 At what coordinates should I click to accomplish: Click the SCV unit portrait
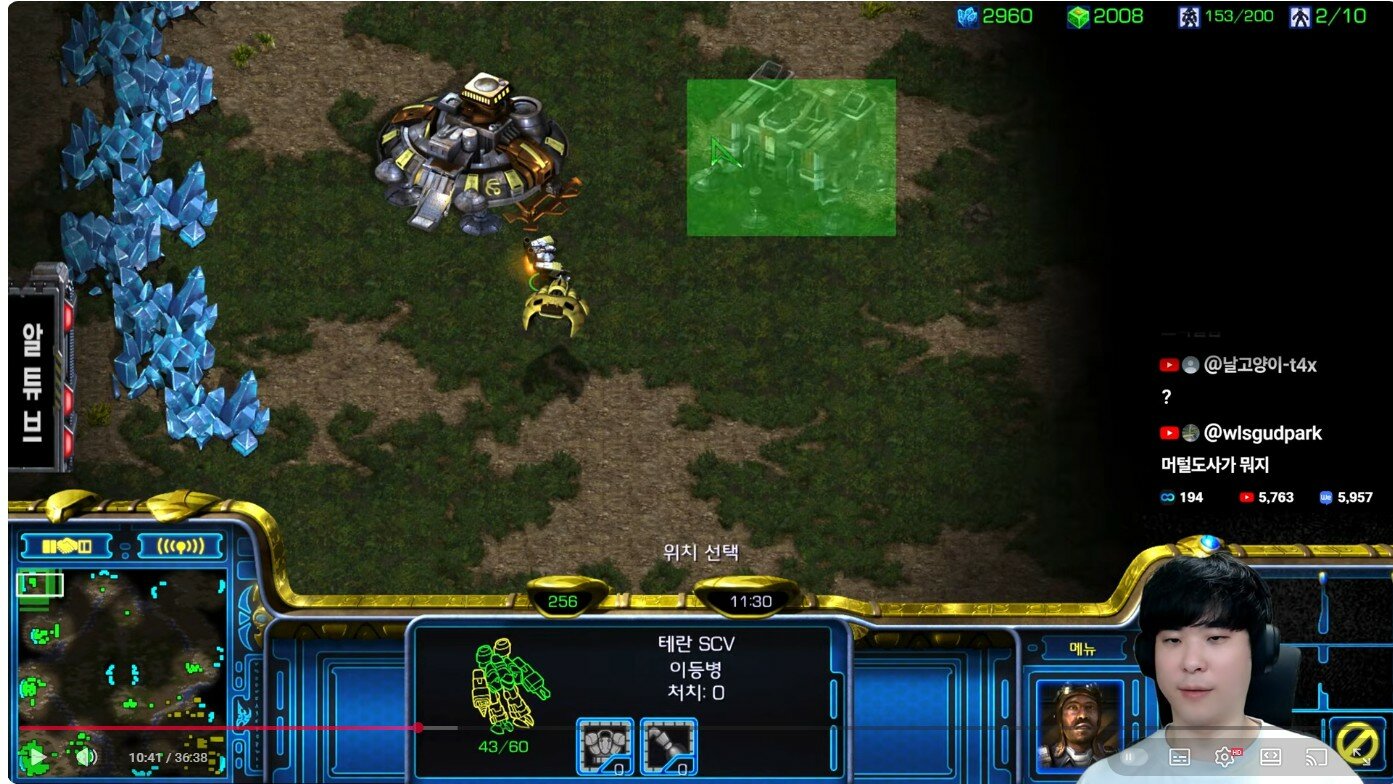coord(1075,724)
